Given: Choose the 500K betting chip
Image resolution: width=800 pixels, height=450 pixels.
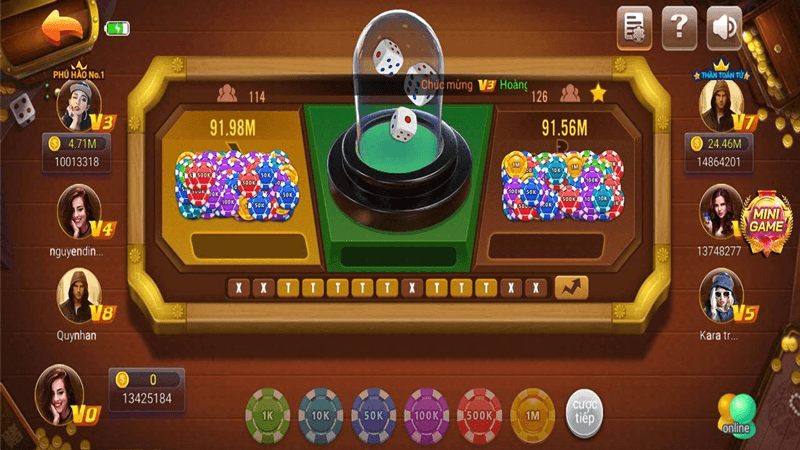Looking at the screenshot, I should pos(480,414).
